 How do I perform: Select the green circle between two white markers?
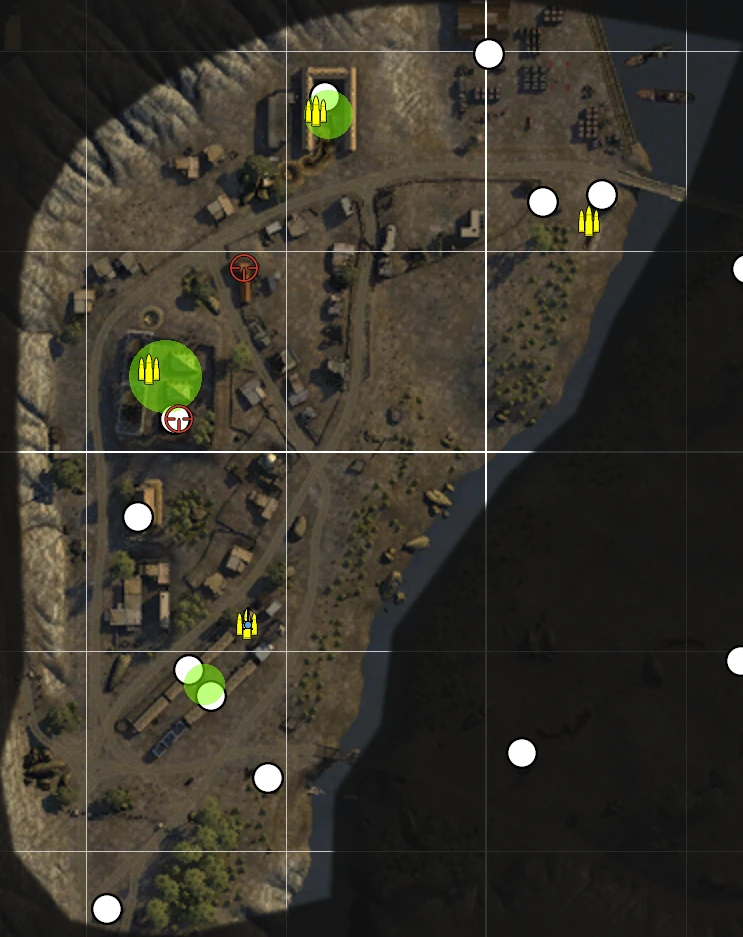[x=204, y=684]
